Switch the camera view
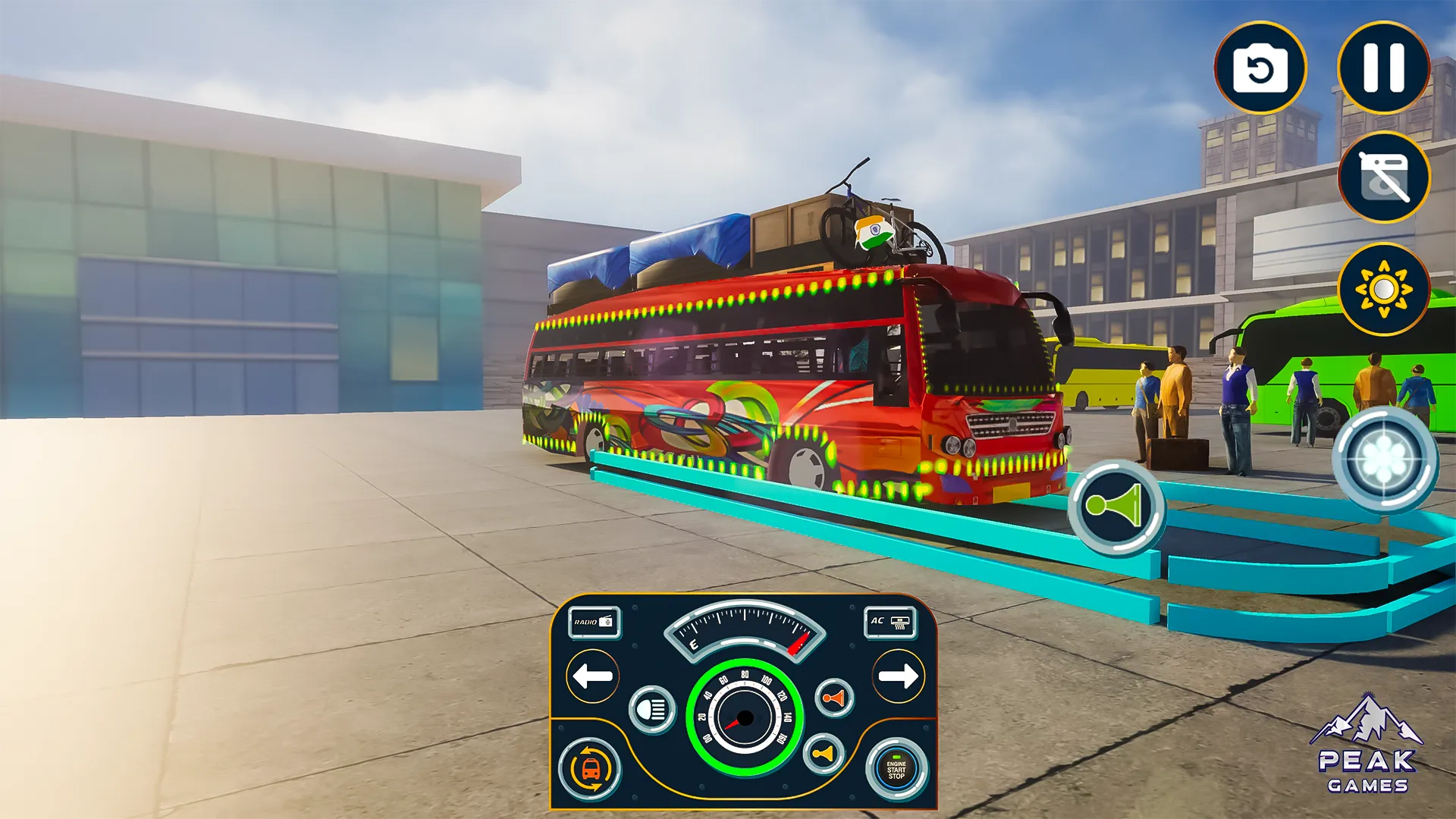This screenshot has height=819, width=1456. (1260, 68)
